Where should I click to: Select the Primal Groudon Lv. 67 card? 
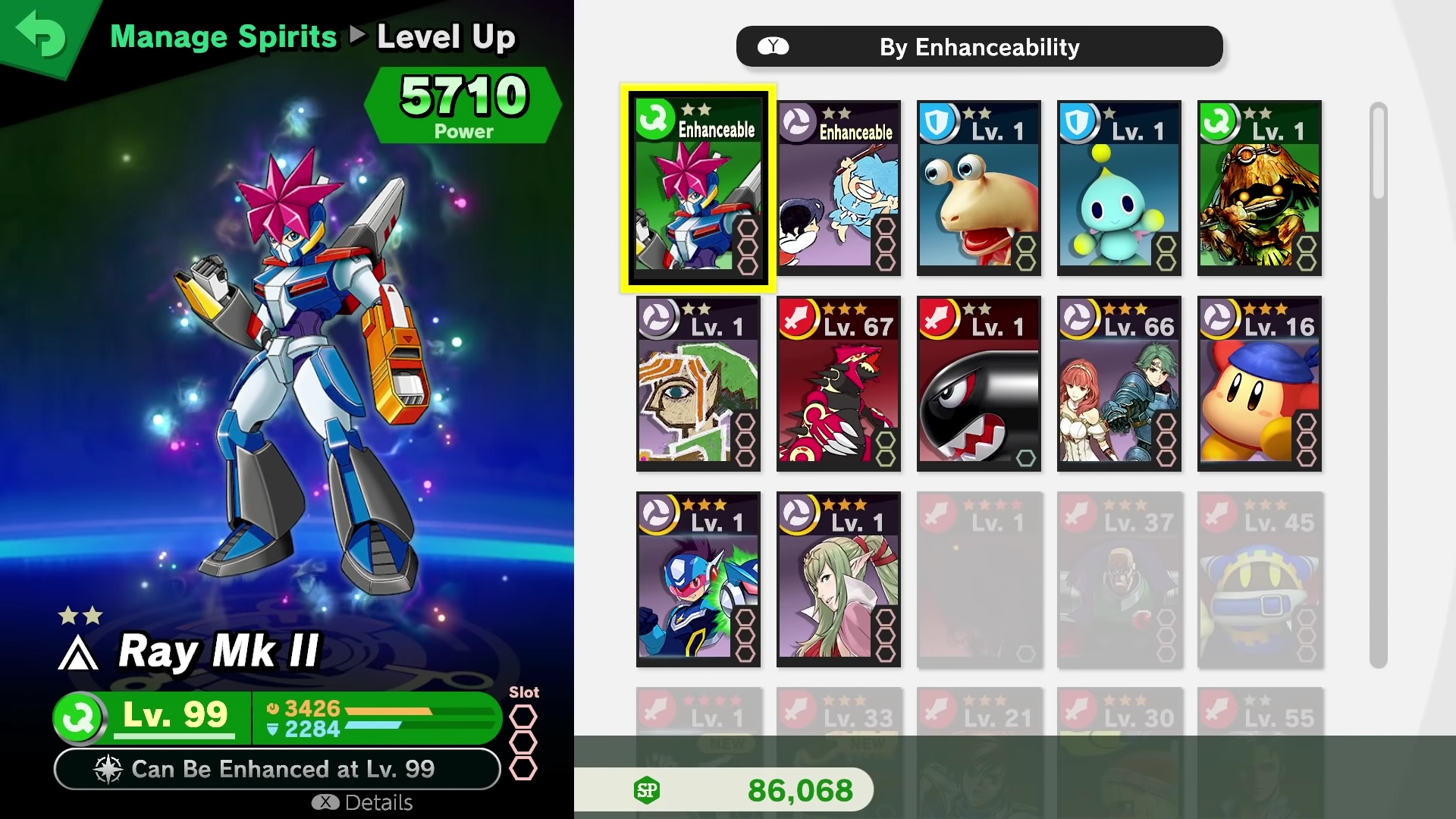coord(838,383)
